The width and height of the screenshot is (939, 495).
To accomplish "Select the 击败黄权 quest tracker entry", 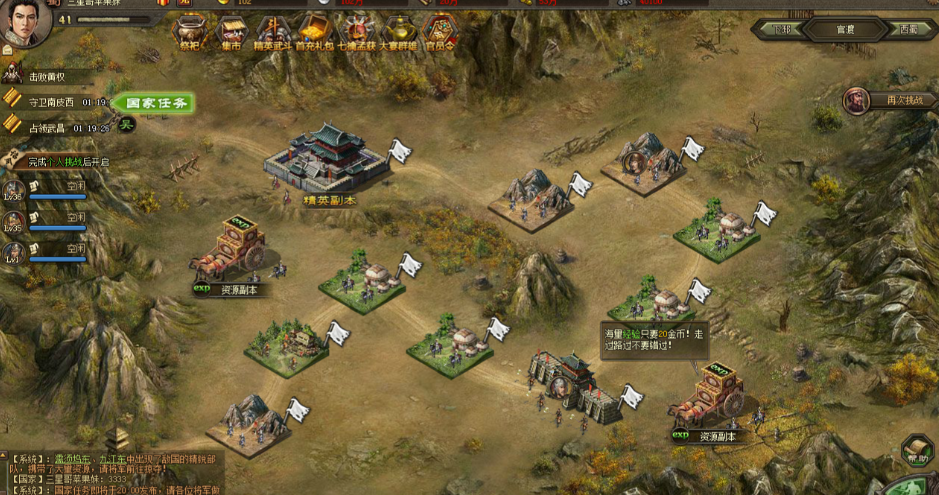I will pyautogui.click(x=52, y=76).
